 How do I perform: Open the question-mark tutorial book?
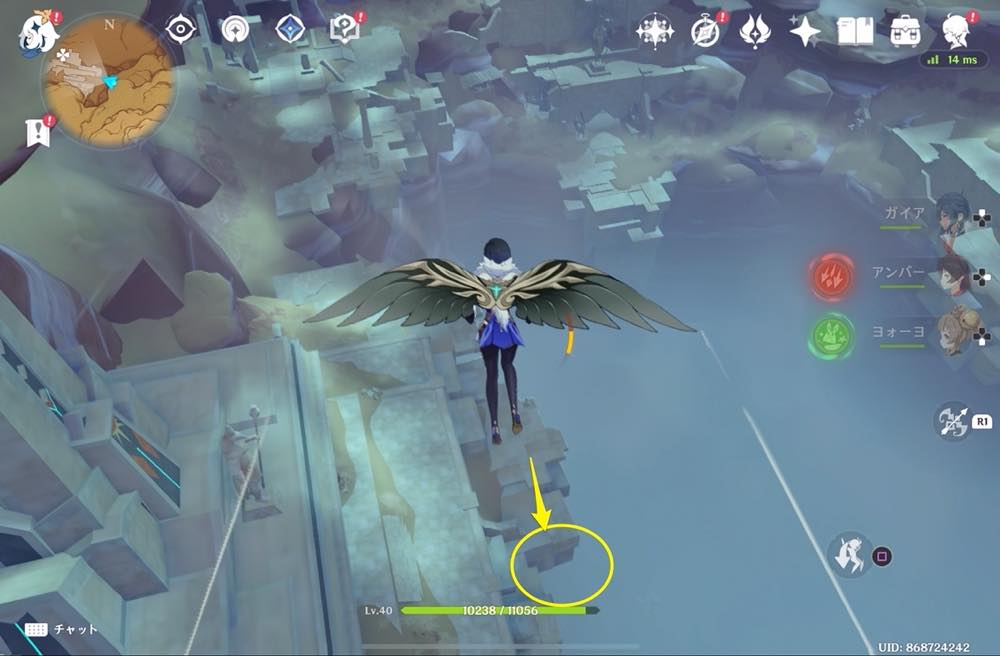coord(346,30)
